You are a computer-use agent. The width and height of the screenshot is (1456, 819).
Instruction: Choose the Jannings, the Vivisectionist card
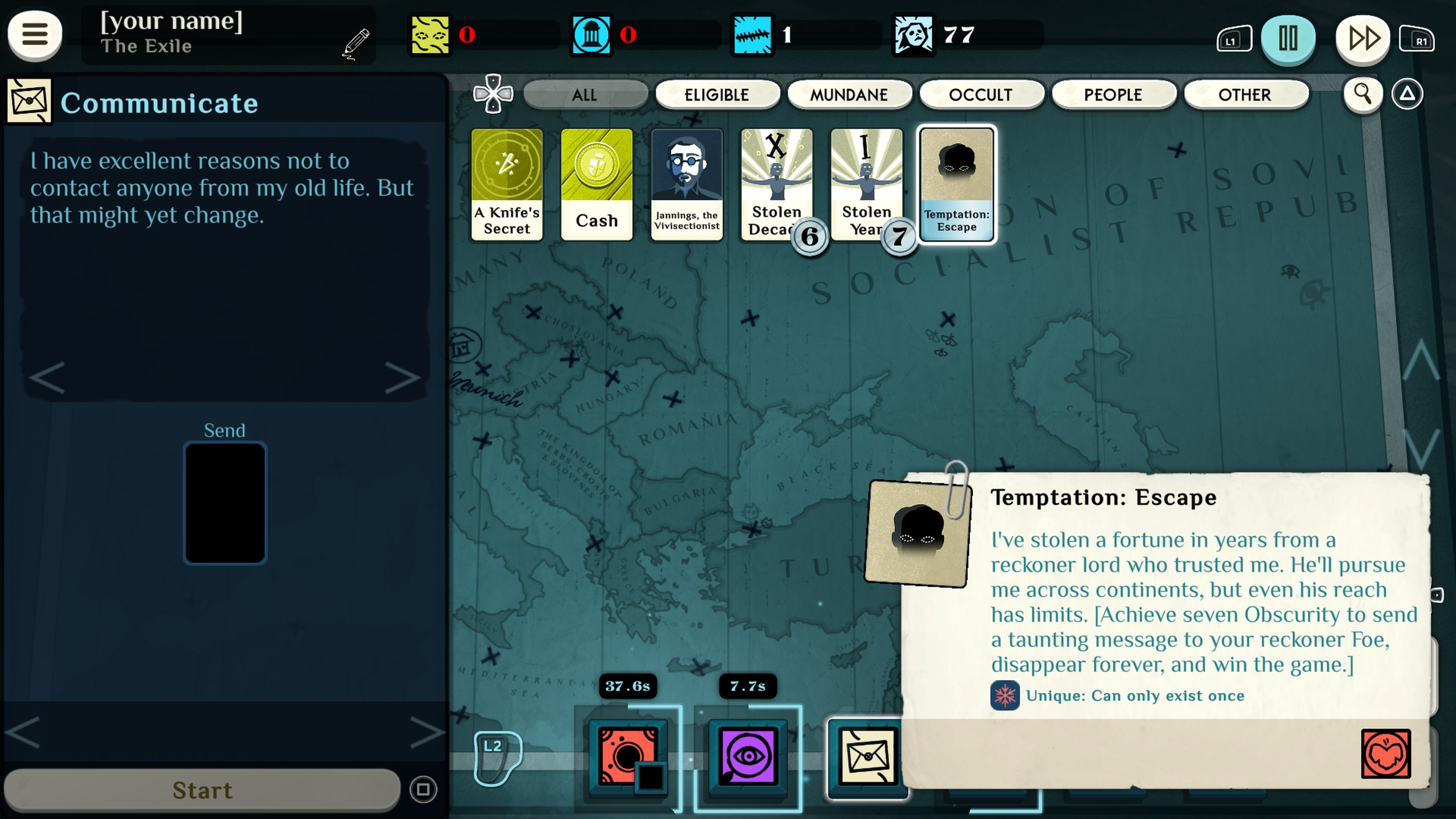pyautogui.click(x=687, y=184)
